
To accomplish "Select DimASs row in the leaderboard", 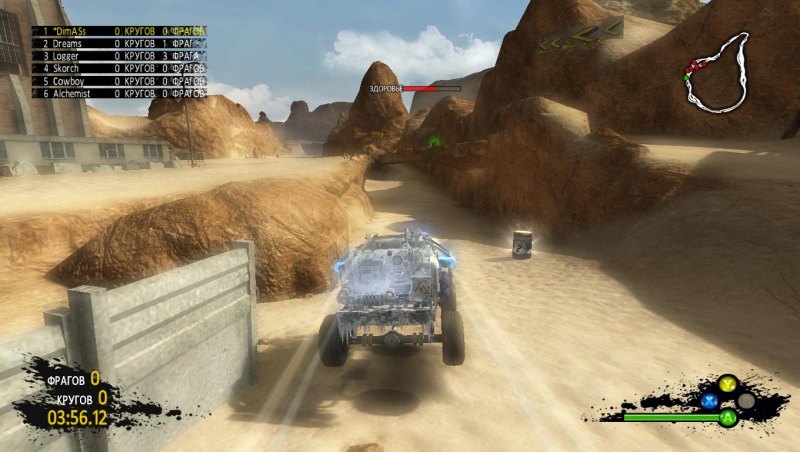I will coord(120,32).
